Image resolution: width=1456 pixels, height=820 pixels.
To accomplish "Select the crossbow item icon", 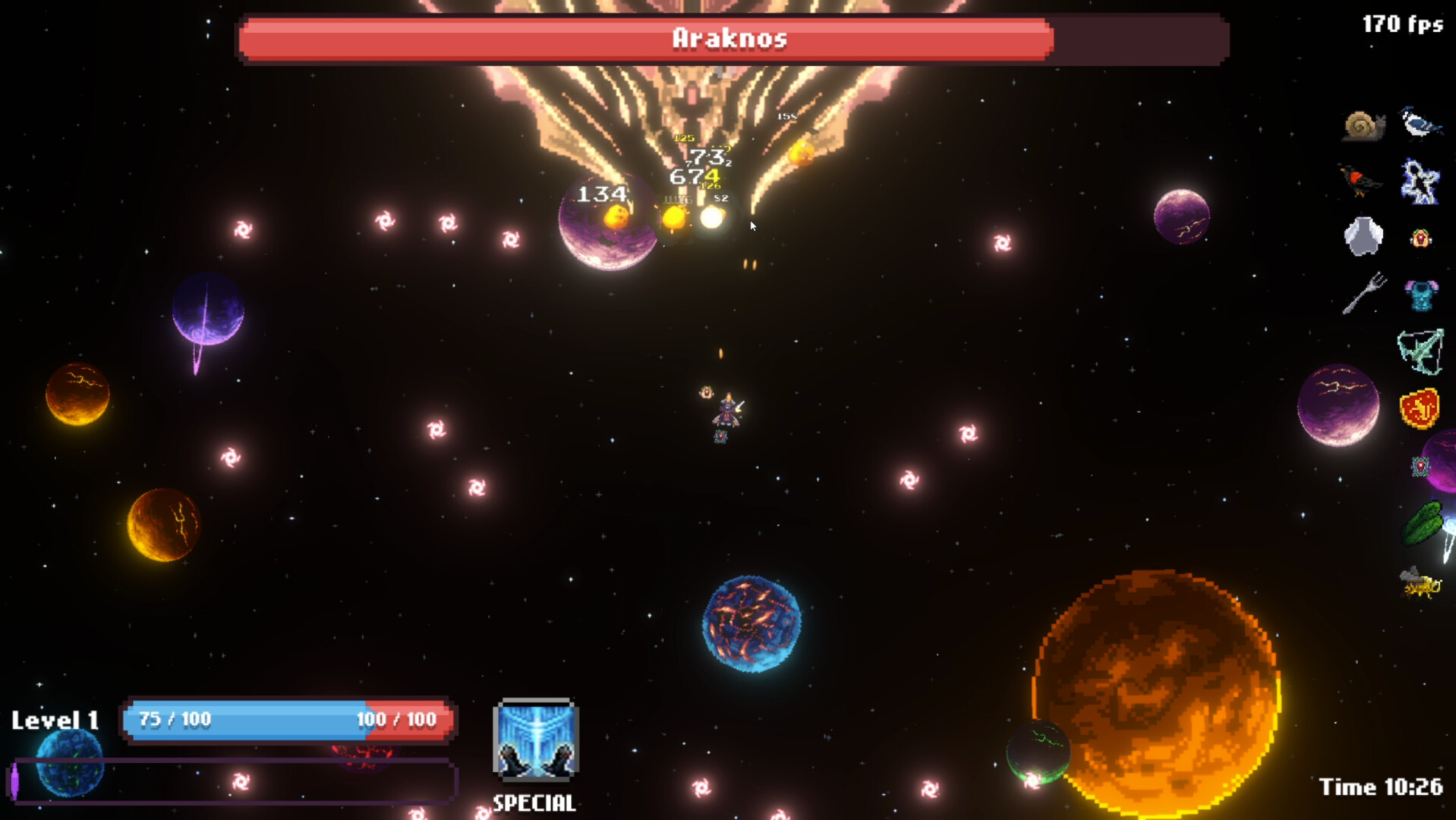I will pos(1420,353).
